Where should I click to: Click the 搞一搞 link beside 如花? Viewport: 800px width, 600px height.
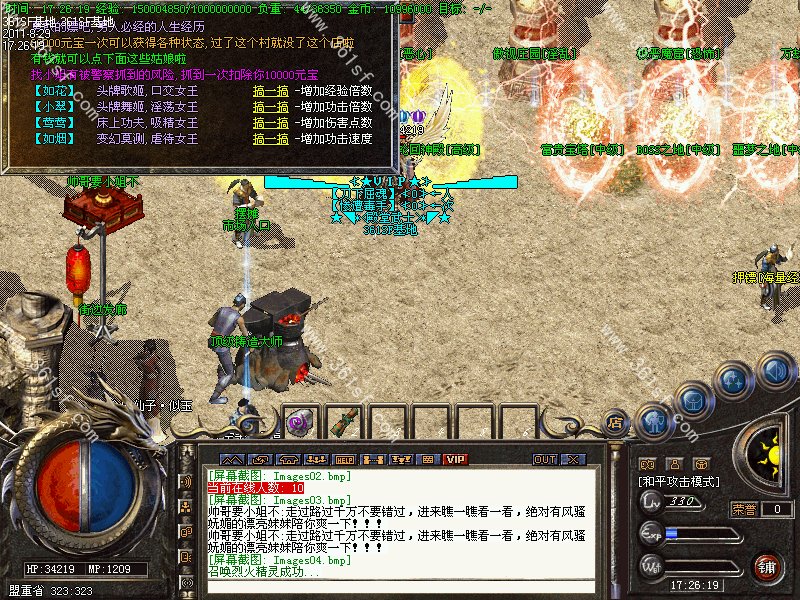[x=271, y=91]
